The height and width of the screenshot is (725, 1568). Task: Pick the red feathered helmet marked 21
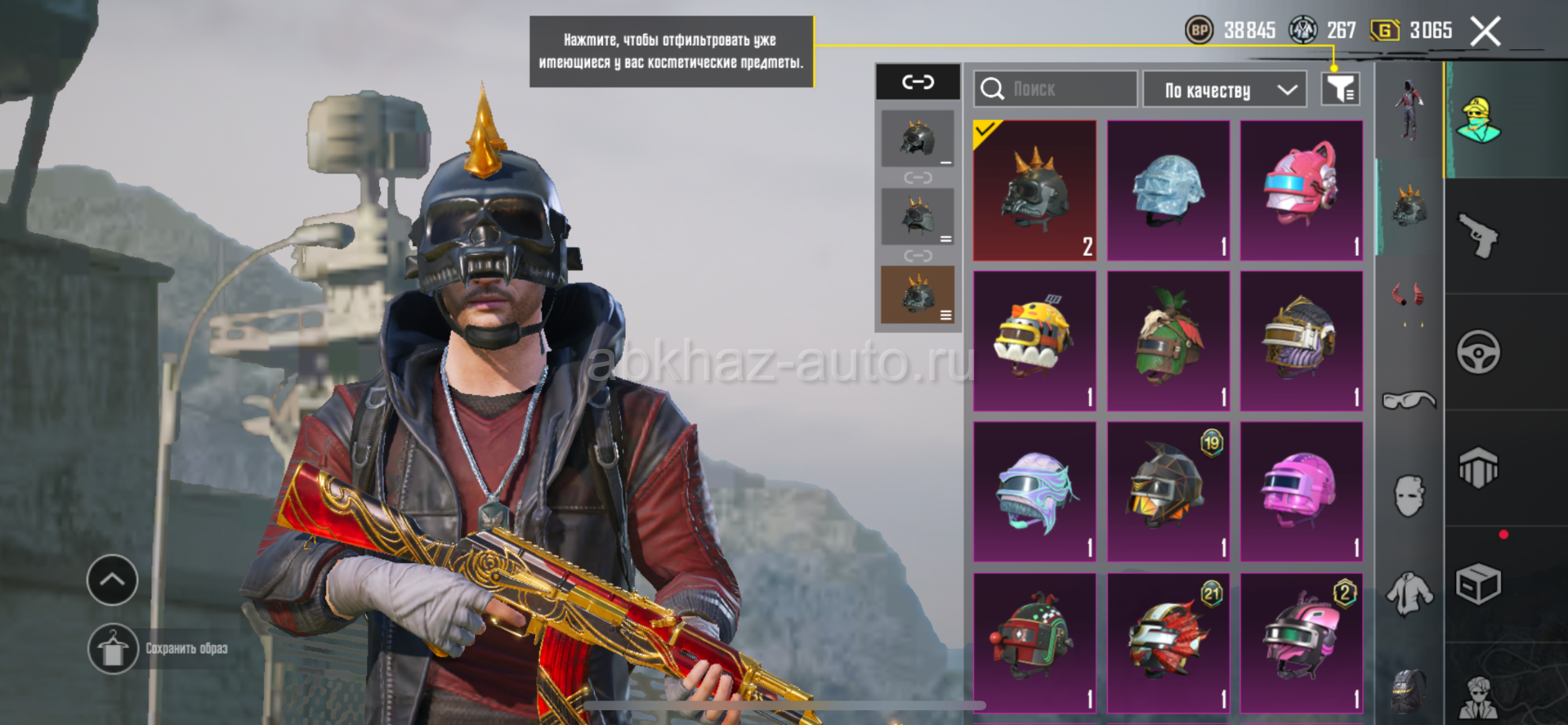1168,642
